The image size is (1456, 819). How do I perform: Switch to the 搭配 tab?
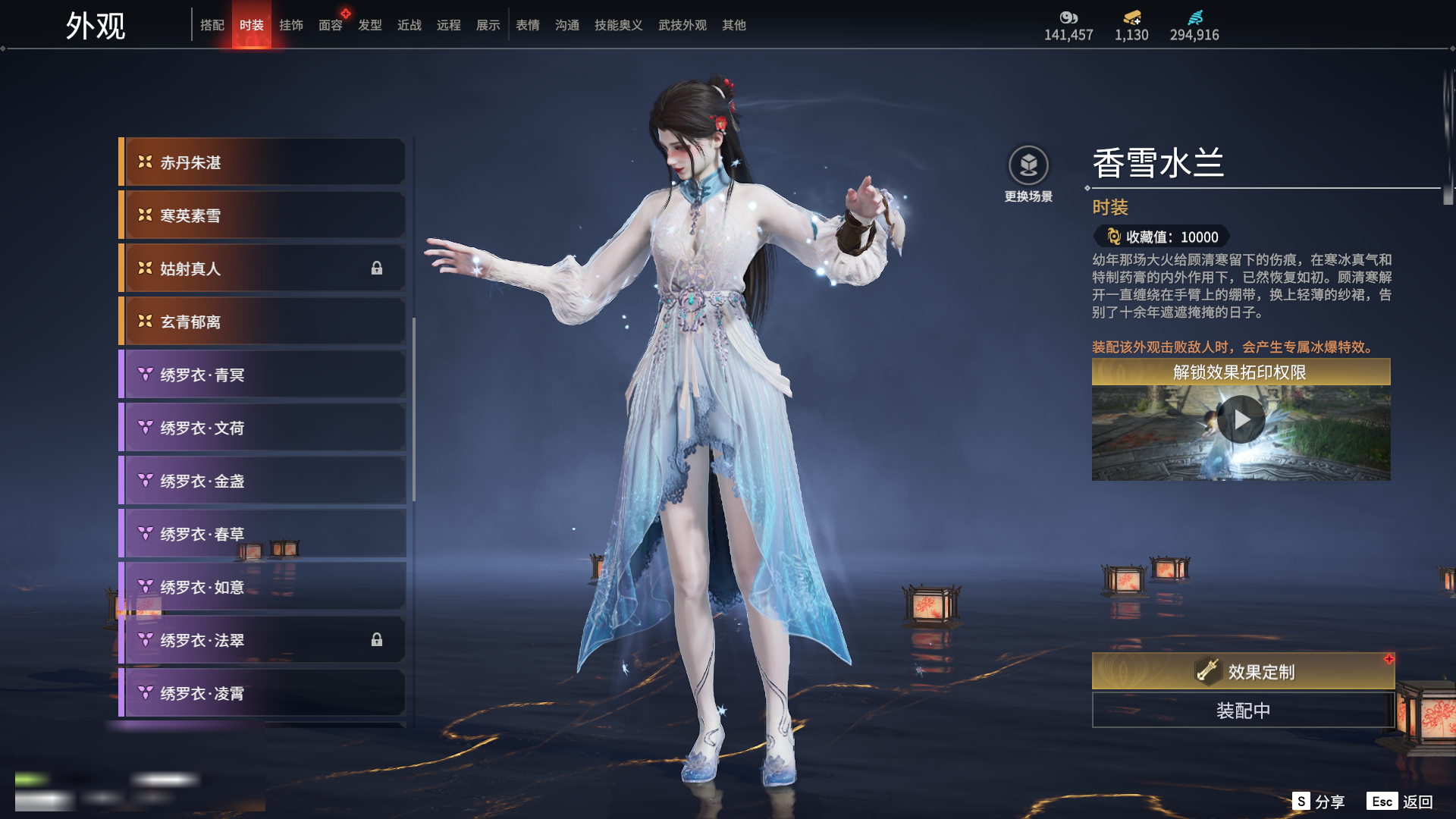(x=212, y=25)
